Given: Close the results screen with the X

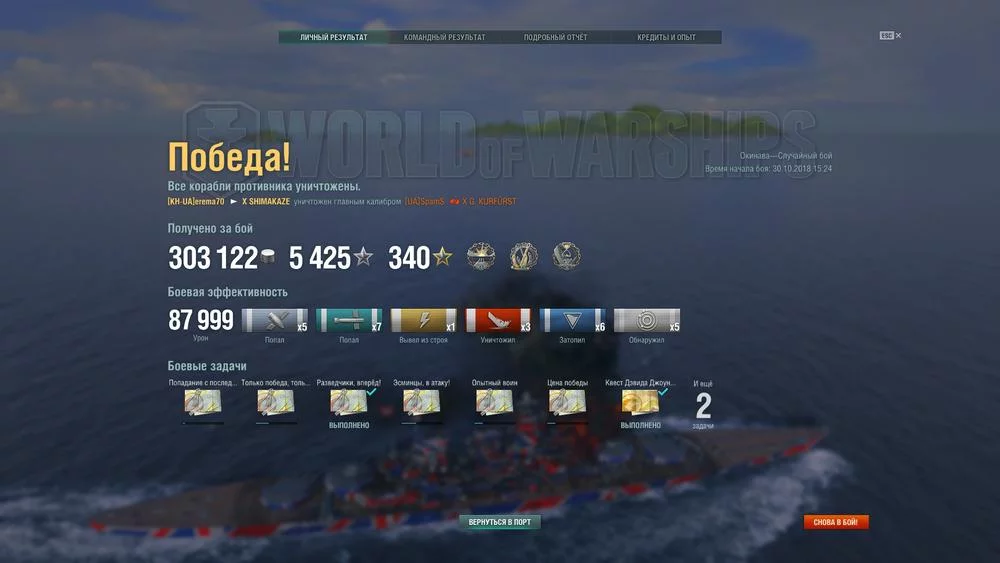Looking at the screenshot, I should tap(898, 36).
